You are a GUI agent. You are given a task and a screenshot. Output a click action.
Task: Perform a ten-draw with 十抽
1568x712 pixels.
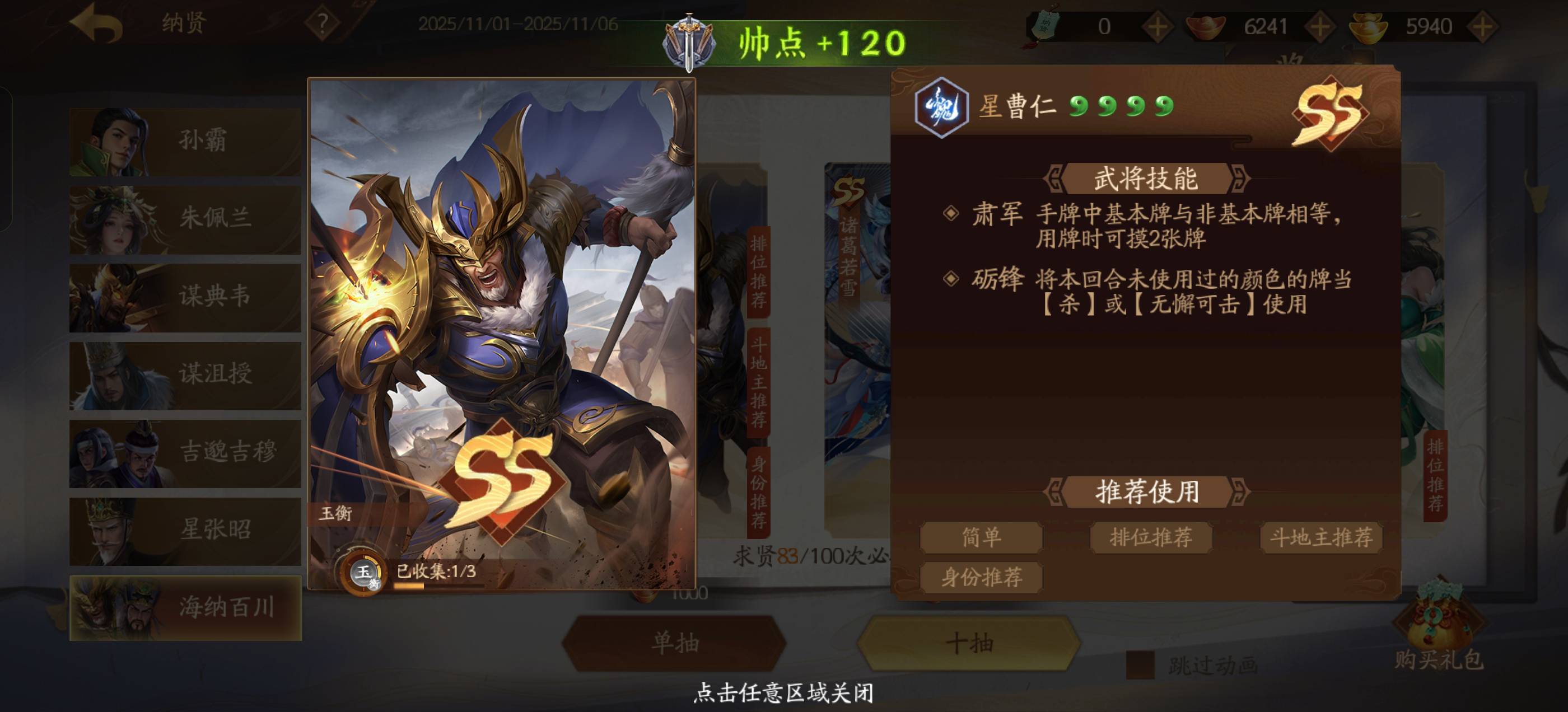[x=968, y=643]
